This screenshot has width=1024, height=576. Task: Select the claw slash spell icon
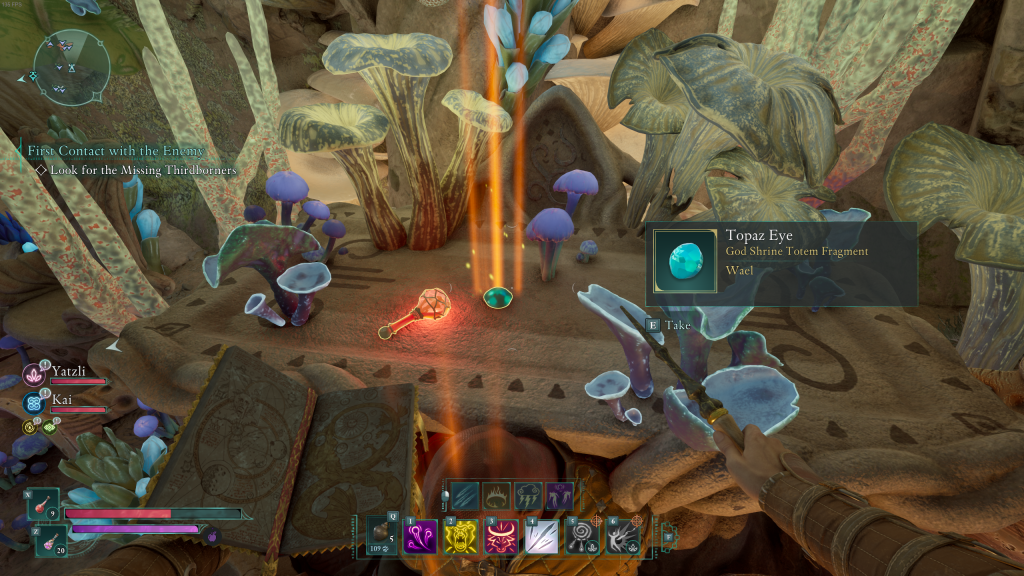463,496
